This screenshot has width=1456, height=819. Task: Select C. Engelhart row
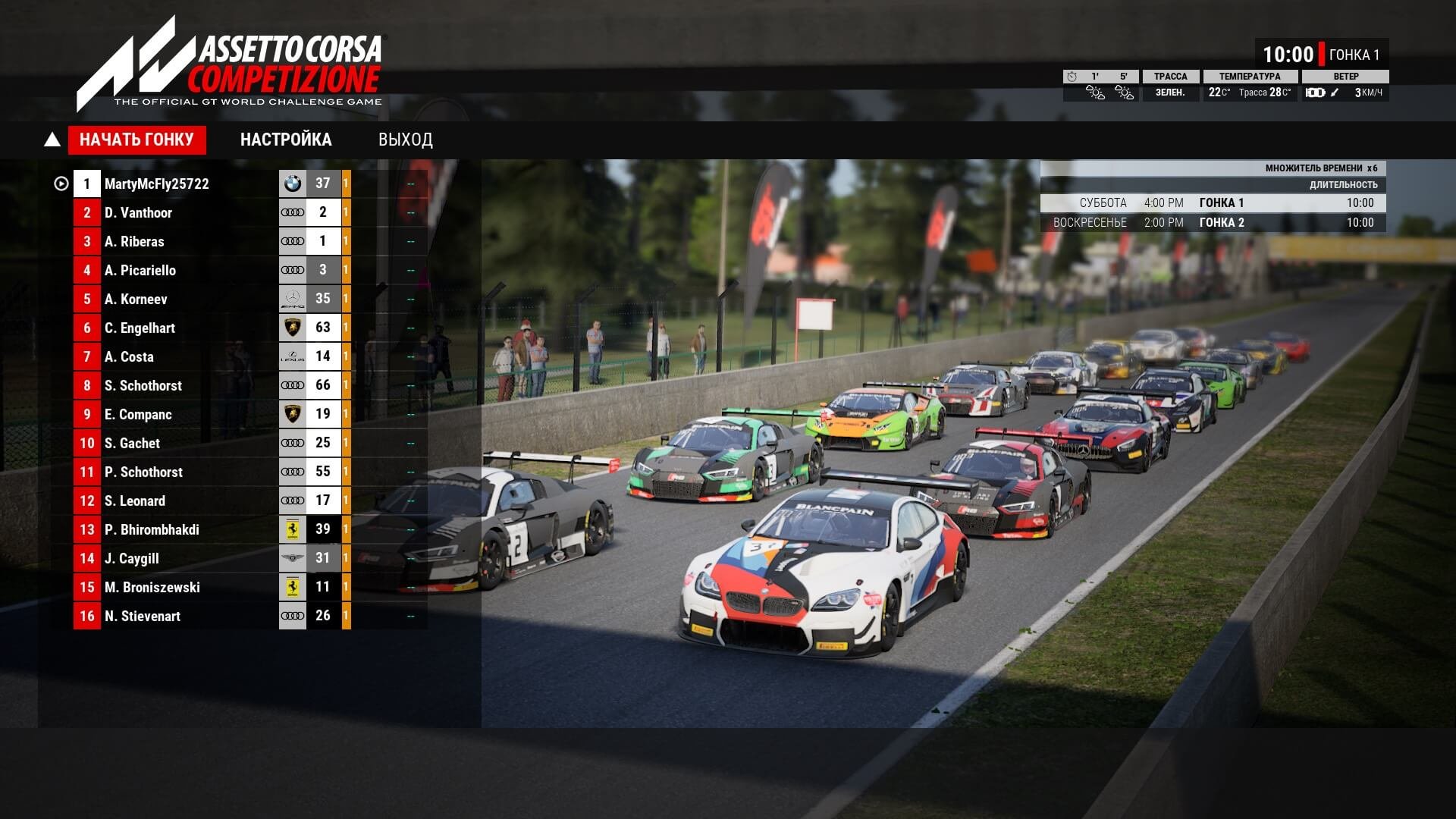coord(140,328)
